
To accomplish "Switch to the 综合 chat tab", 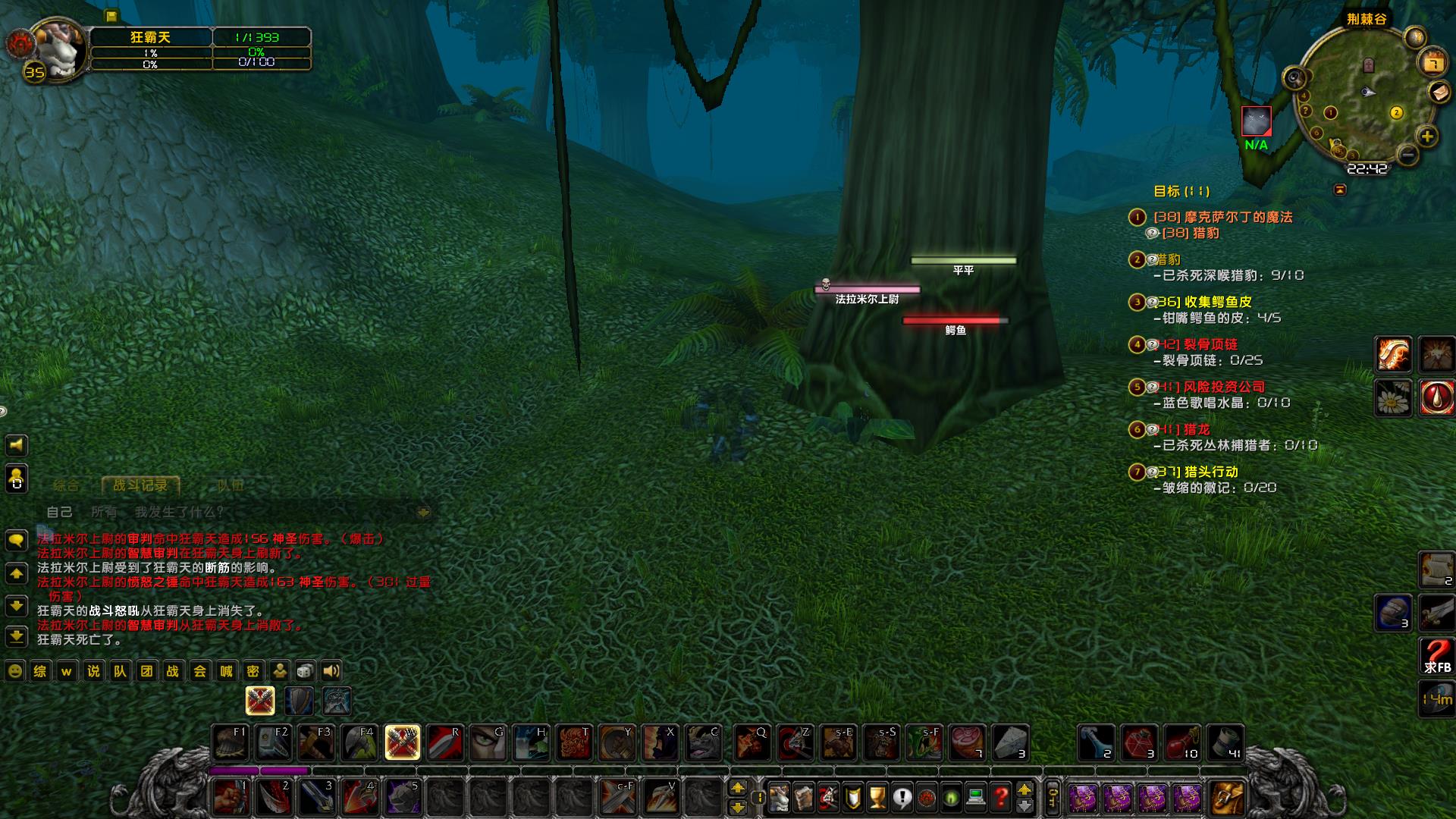I will (x=66, y=485).
